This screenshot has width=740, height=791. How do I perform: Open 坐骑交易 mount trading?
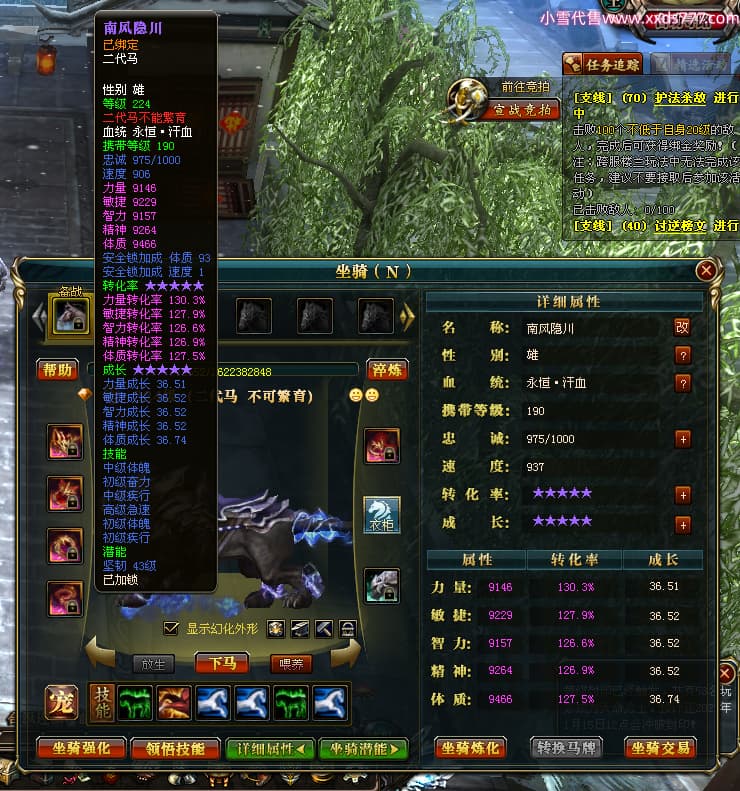pos(660,748)
